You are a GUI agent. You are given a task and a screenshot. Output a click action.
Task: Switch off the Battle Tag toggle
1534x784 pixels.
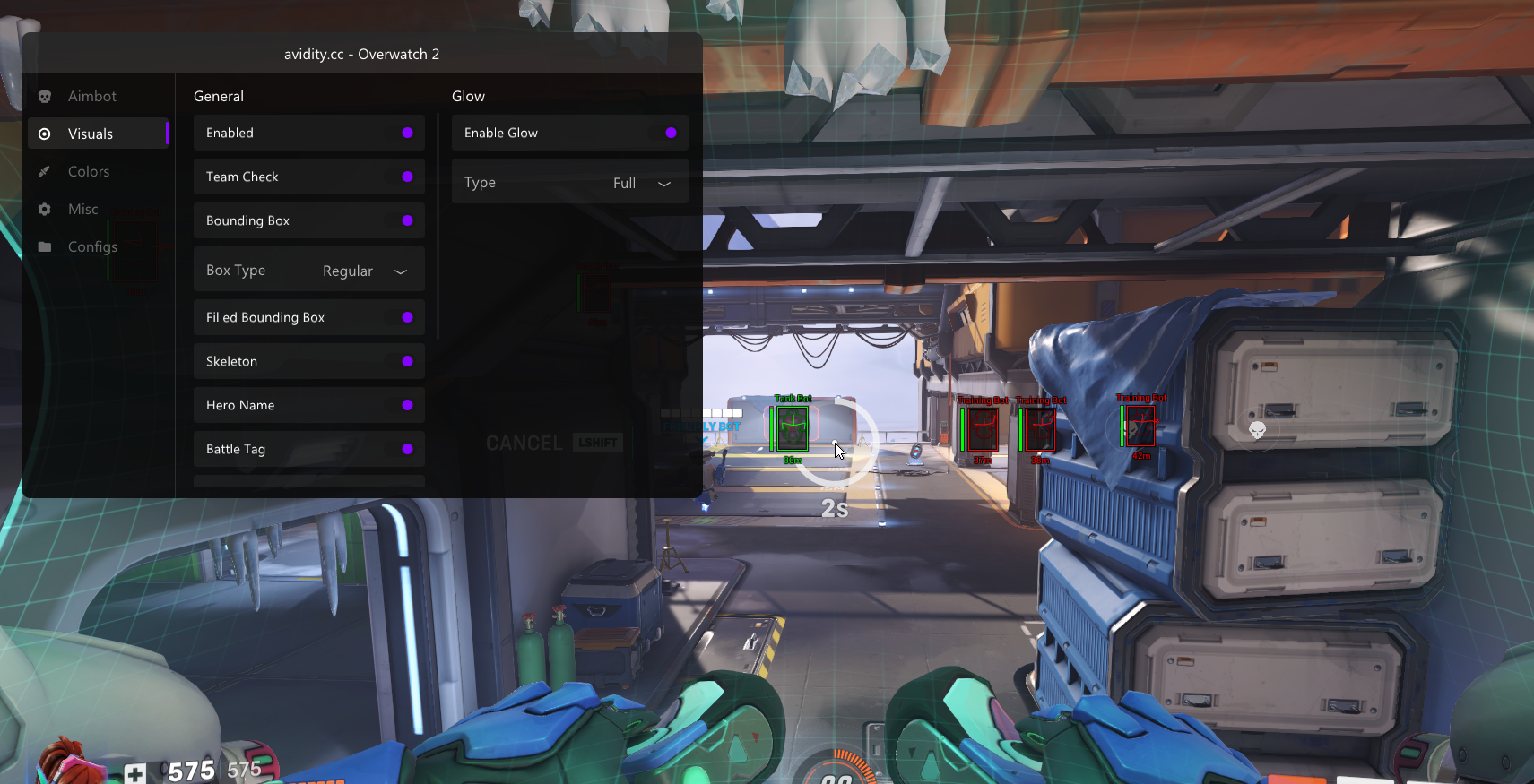tap(406, 449)
